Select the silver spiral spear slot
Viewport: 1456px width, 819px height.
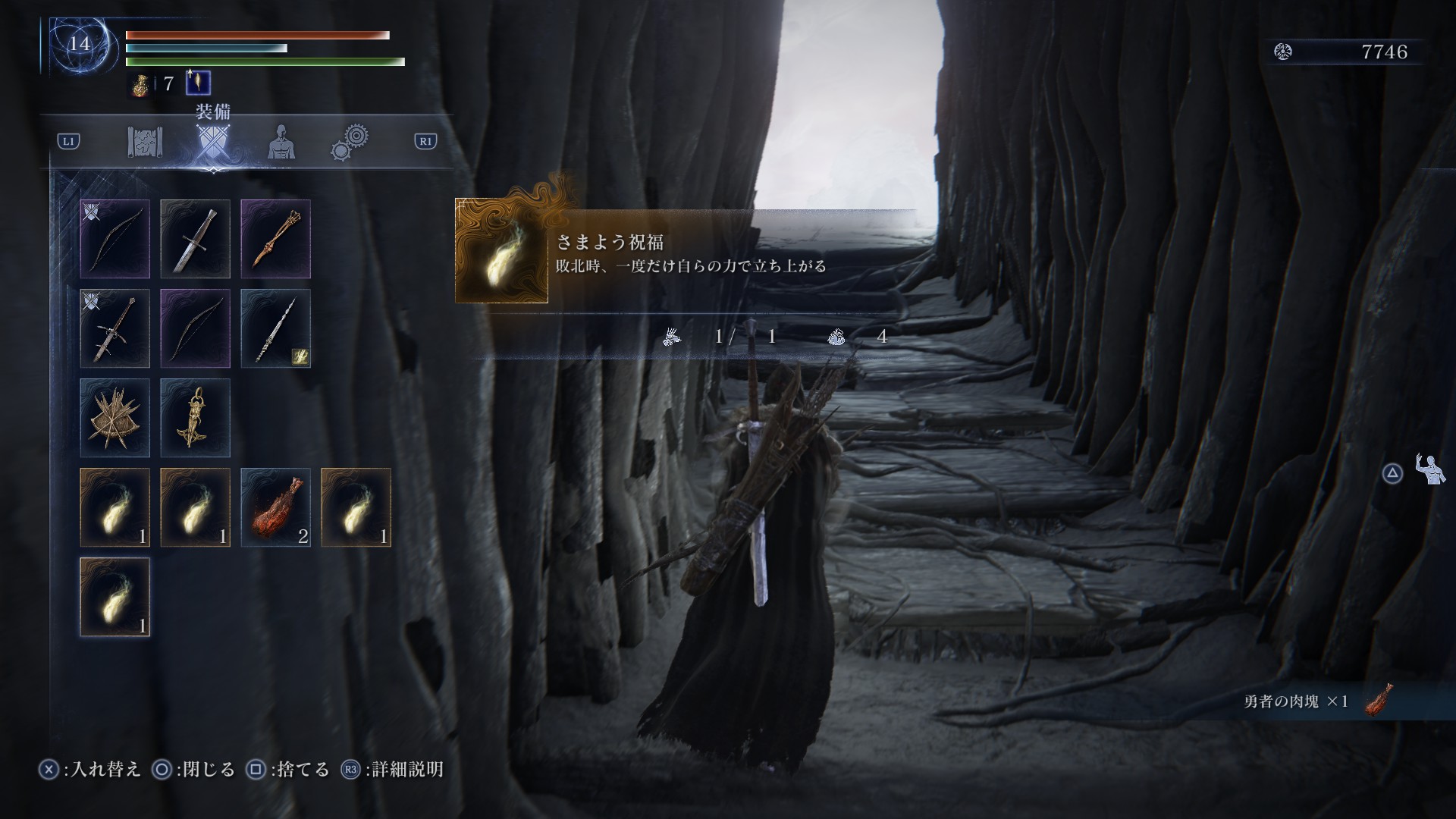pos(276,328)
